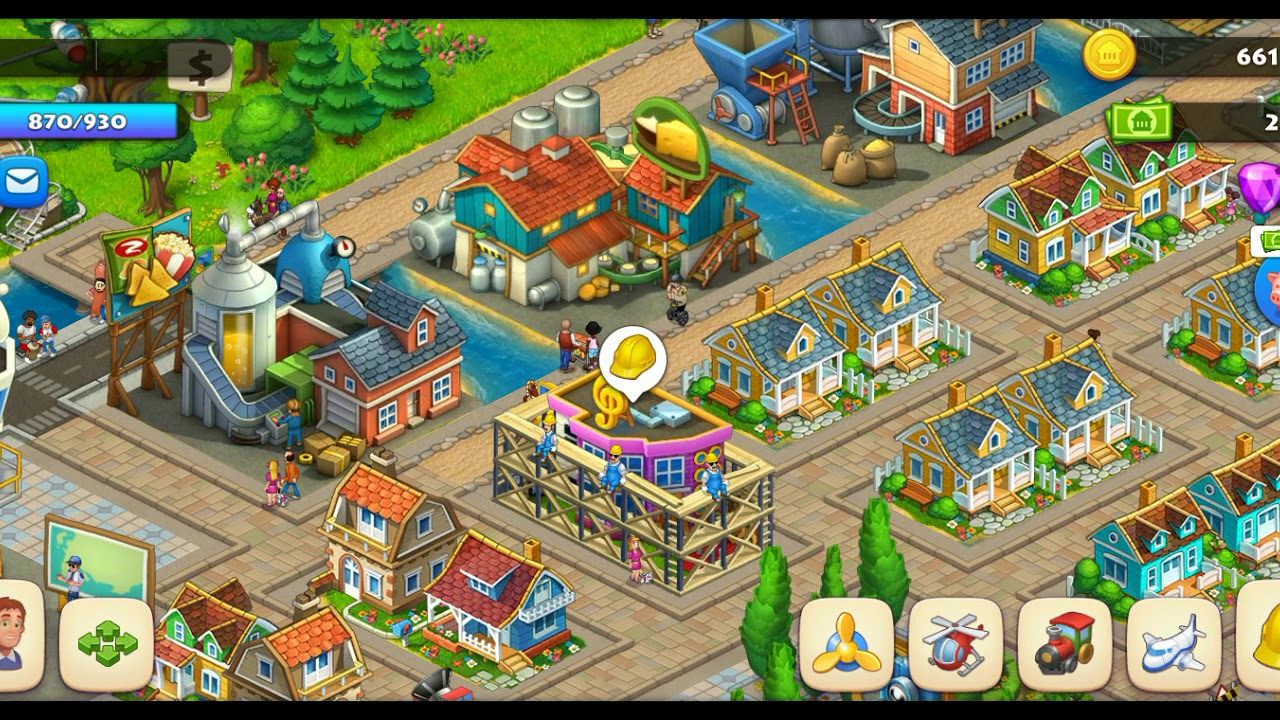
Task: Open the airplane airport button
Action: (x=1172, y=645)
